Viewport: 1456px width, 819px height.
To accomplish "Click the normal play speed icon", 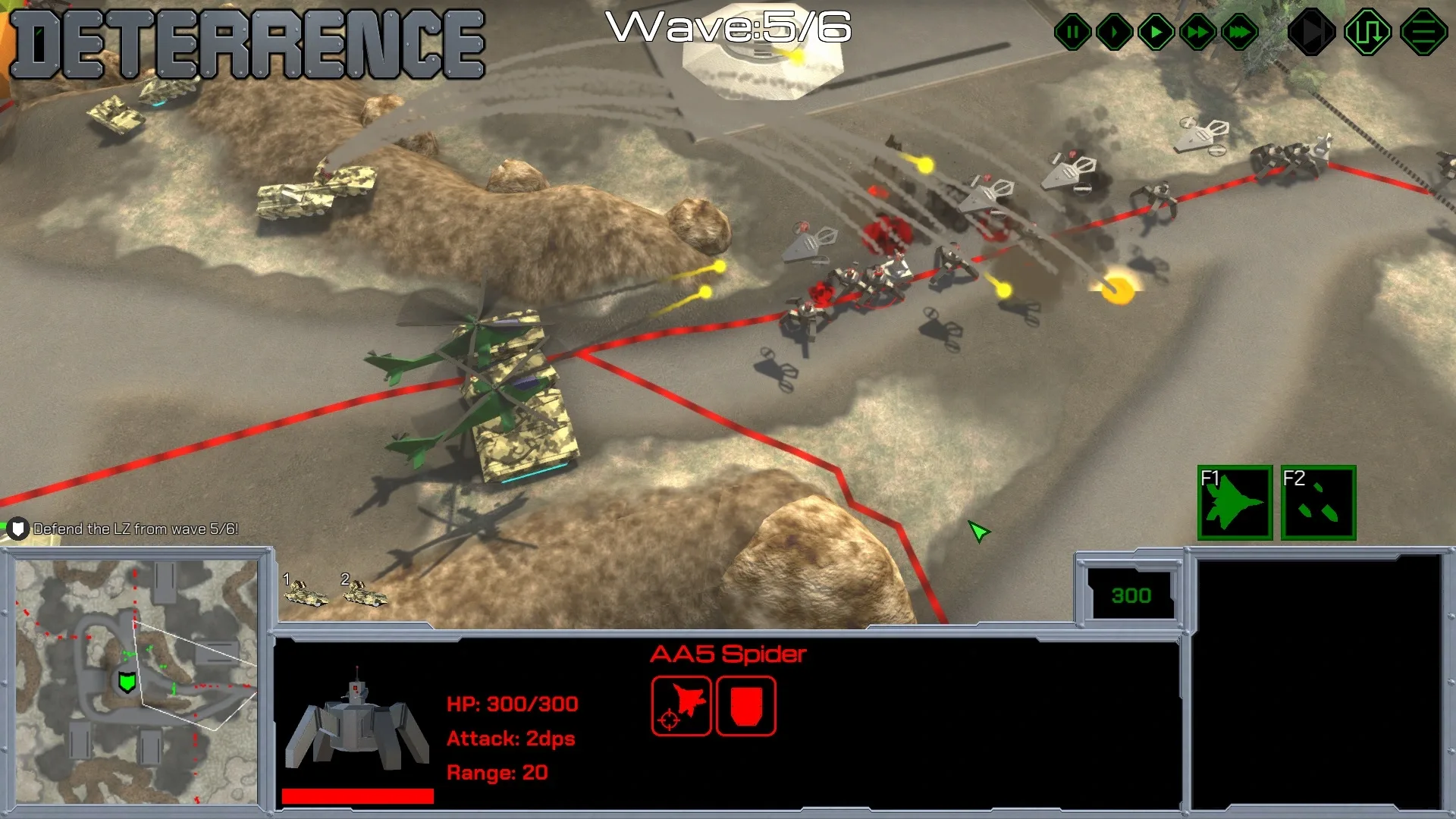I will click(1156, 32).
